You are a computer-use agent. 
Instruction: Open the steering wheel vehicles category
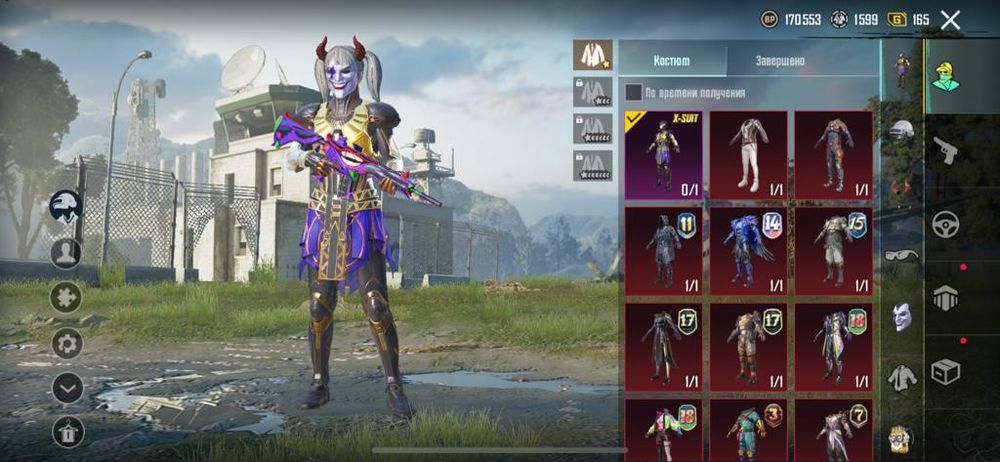(945, 223)
